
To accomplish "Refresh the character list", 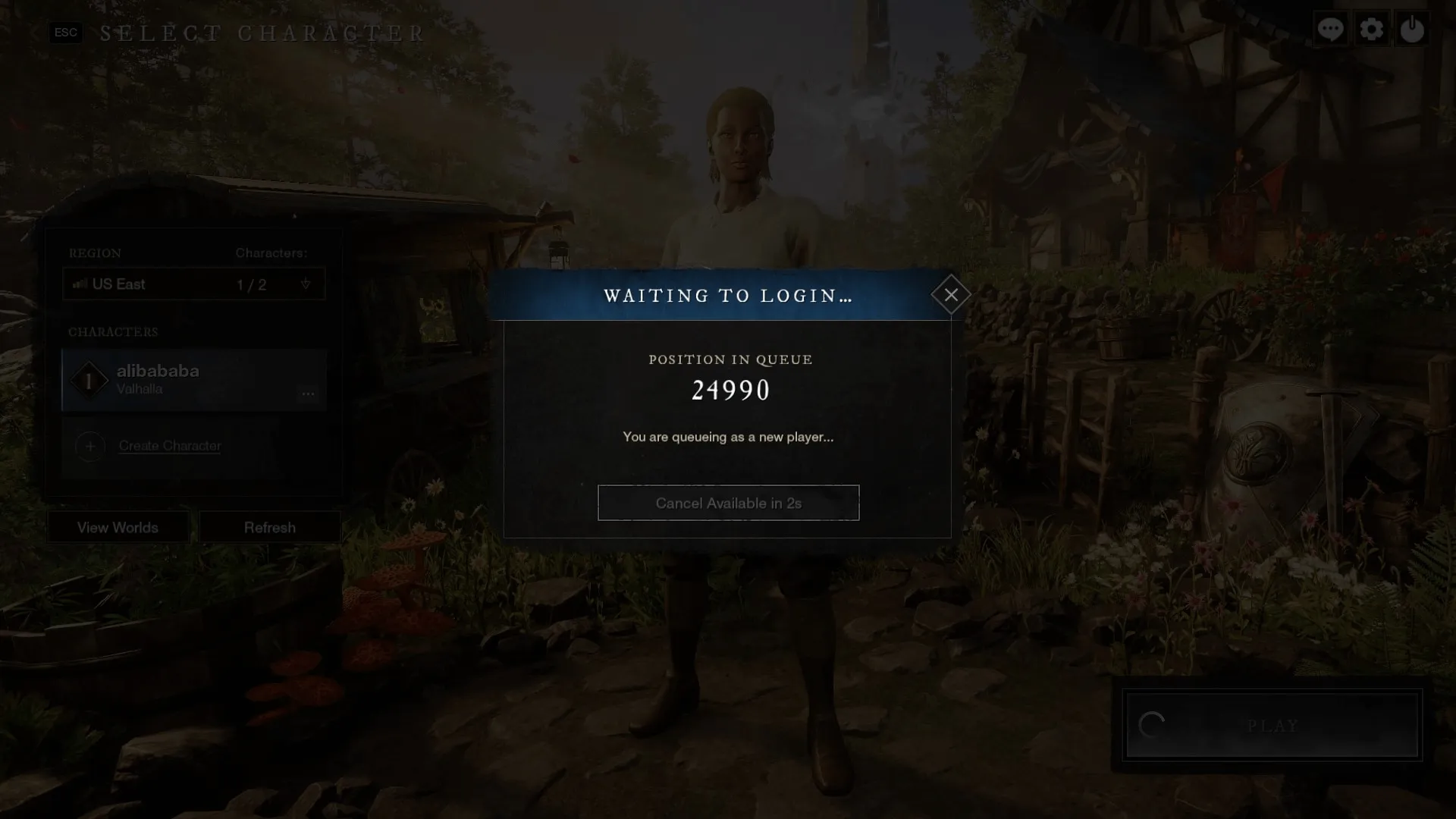I will coord(270,527).
